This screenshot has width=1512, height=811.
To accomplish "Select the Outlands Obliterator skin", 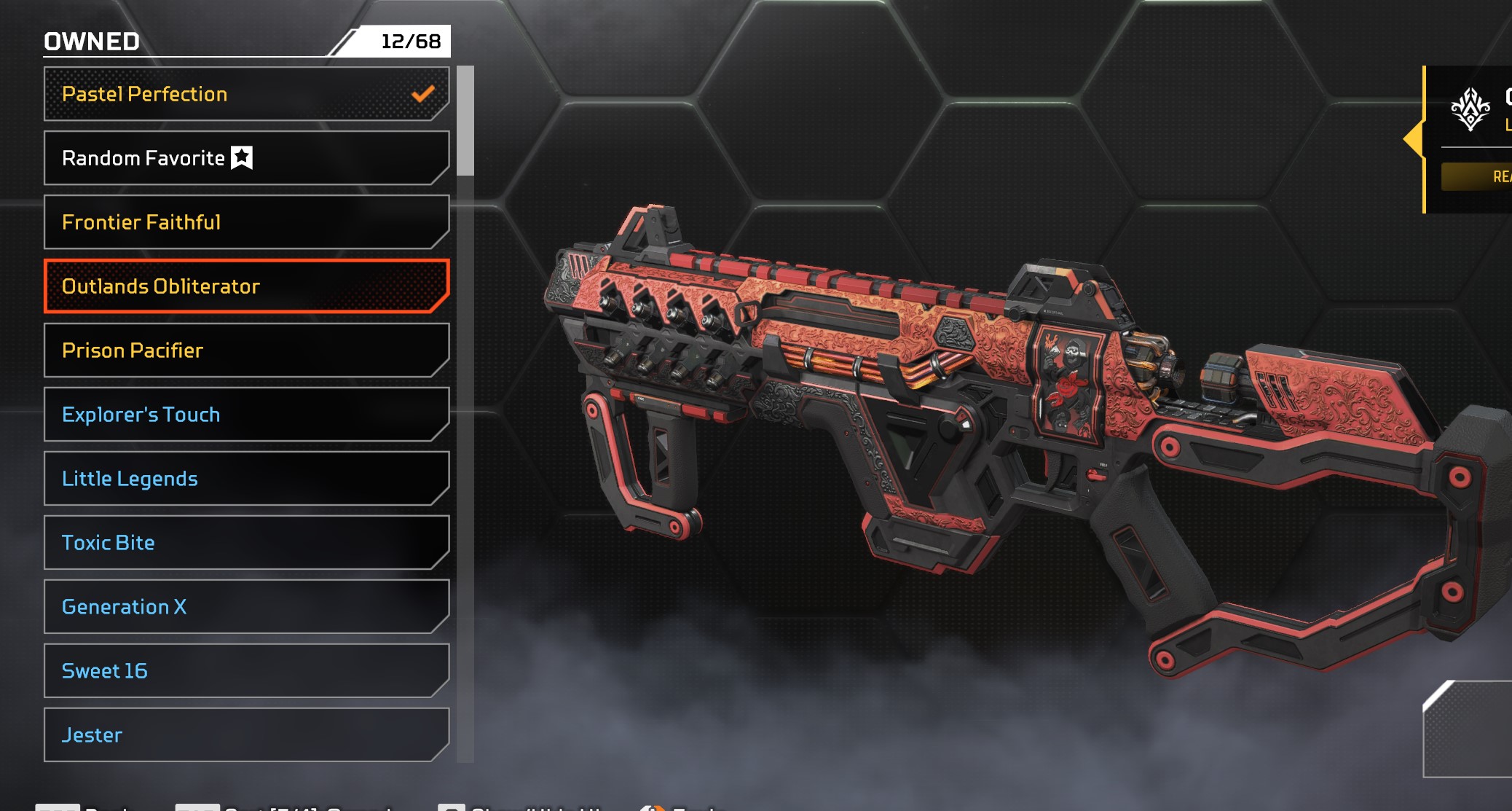I will [246, 286].
